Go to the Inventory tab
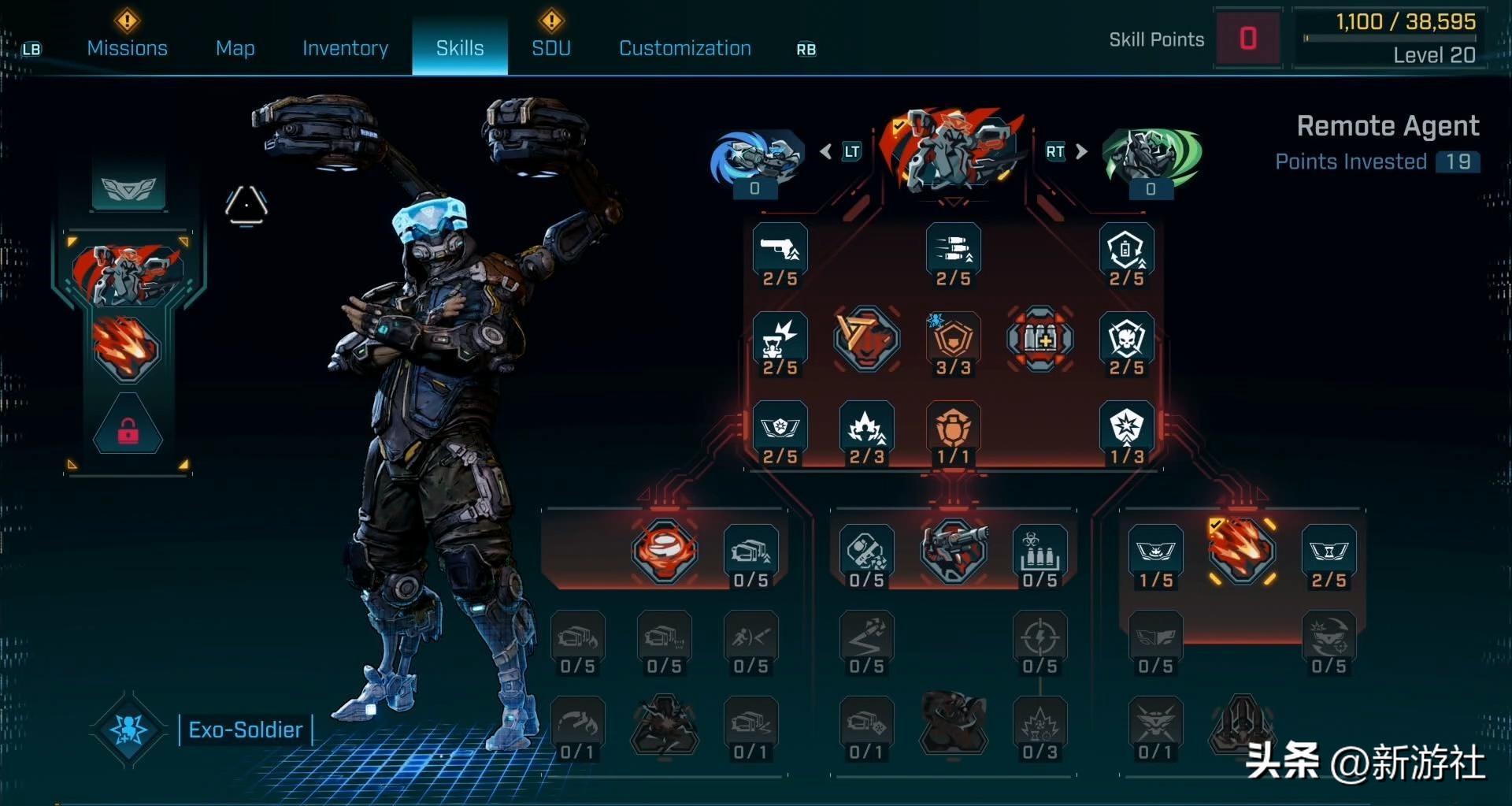1512x806 pixels. click(345, 48)
